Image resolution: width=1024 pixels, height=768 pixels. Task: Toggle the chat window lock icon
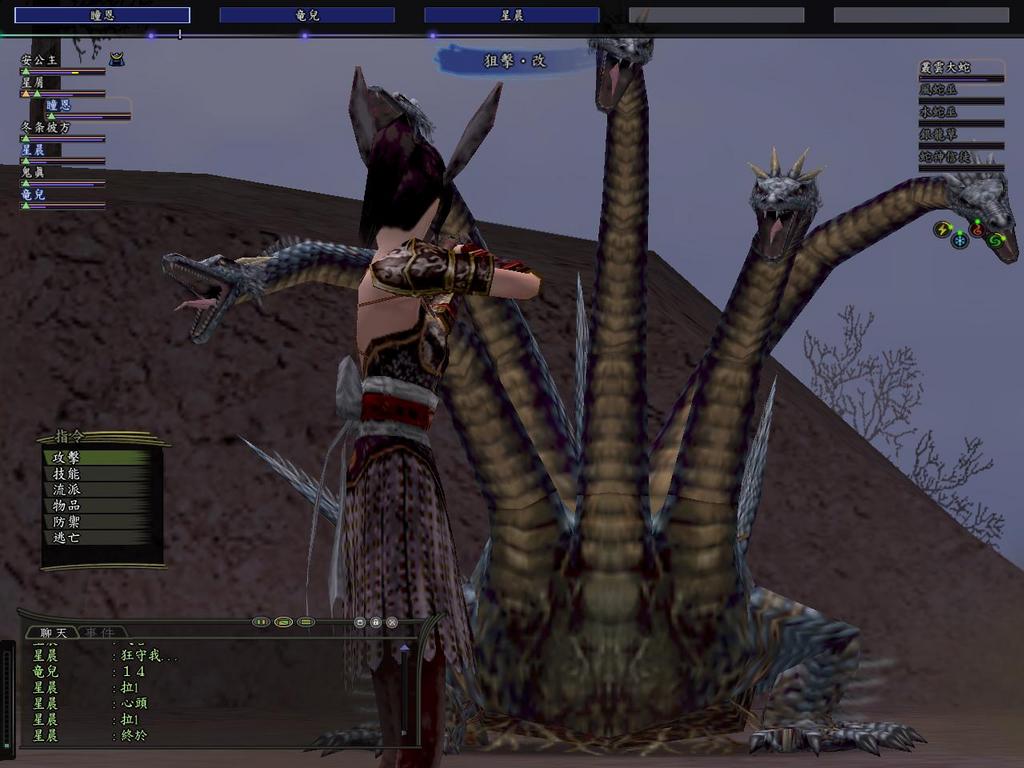pyautogui.click(x=376, y=622)
